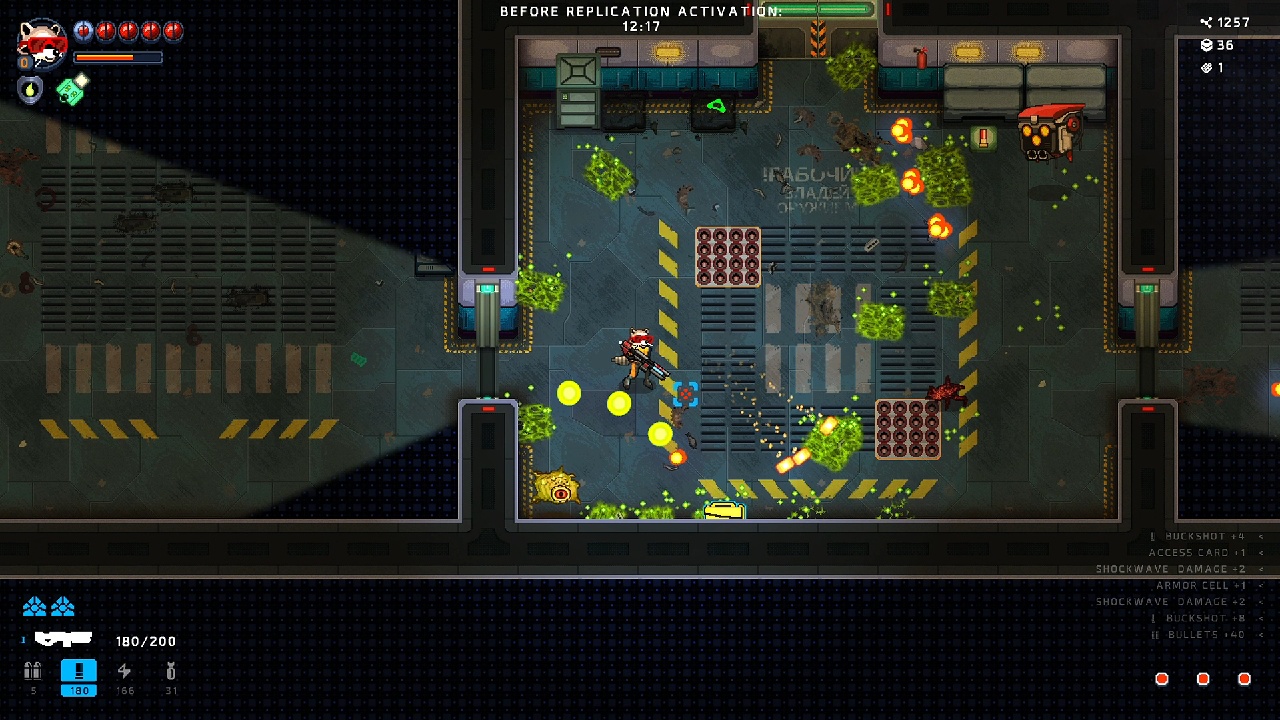Expand the ACCESS CARD +1 entry chevron
This screenshot has height=720, width=1280.
(x=1261, y=553)
